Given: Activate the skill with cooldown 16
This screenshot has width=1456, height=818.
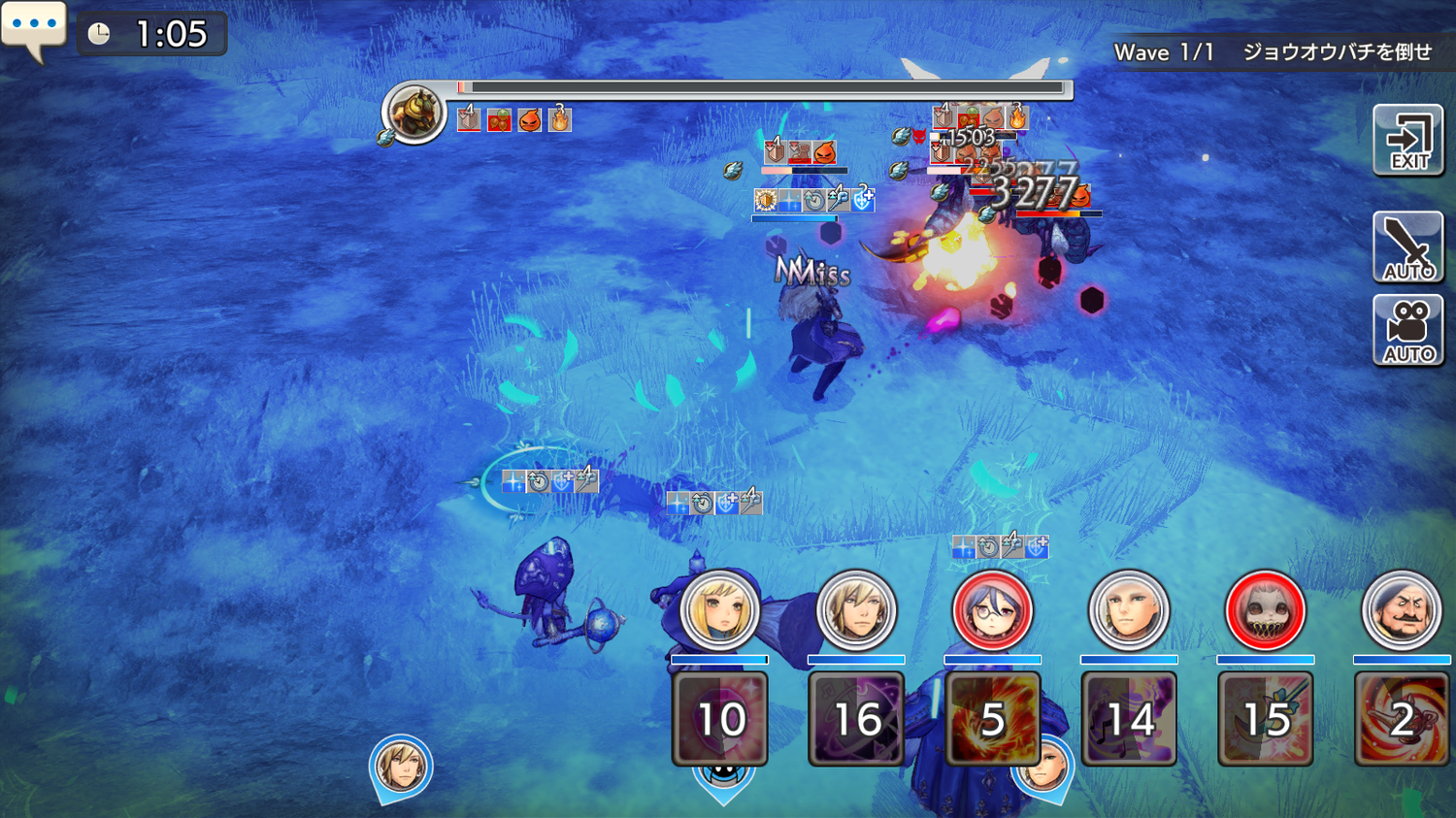Looking at the screenshot, I should point(856,719).
